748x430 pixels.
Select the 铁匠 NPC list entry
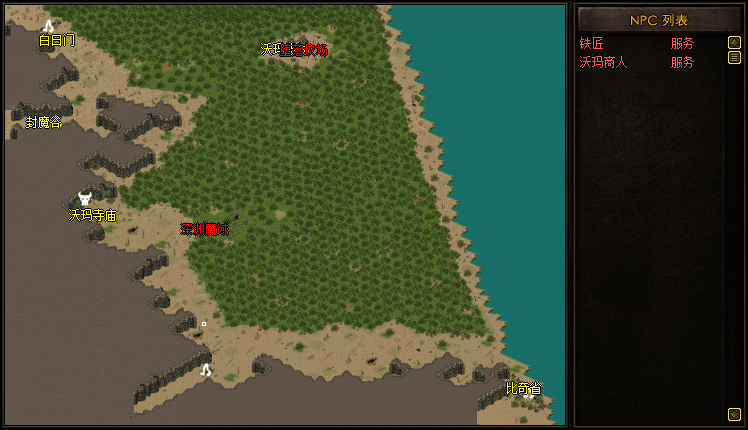pyautogui.click(x=592, y=44)
